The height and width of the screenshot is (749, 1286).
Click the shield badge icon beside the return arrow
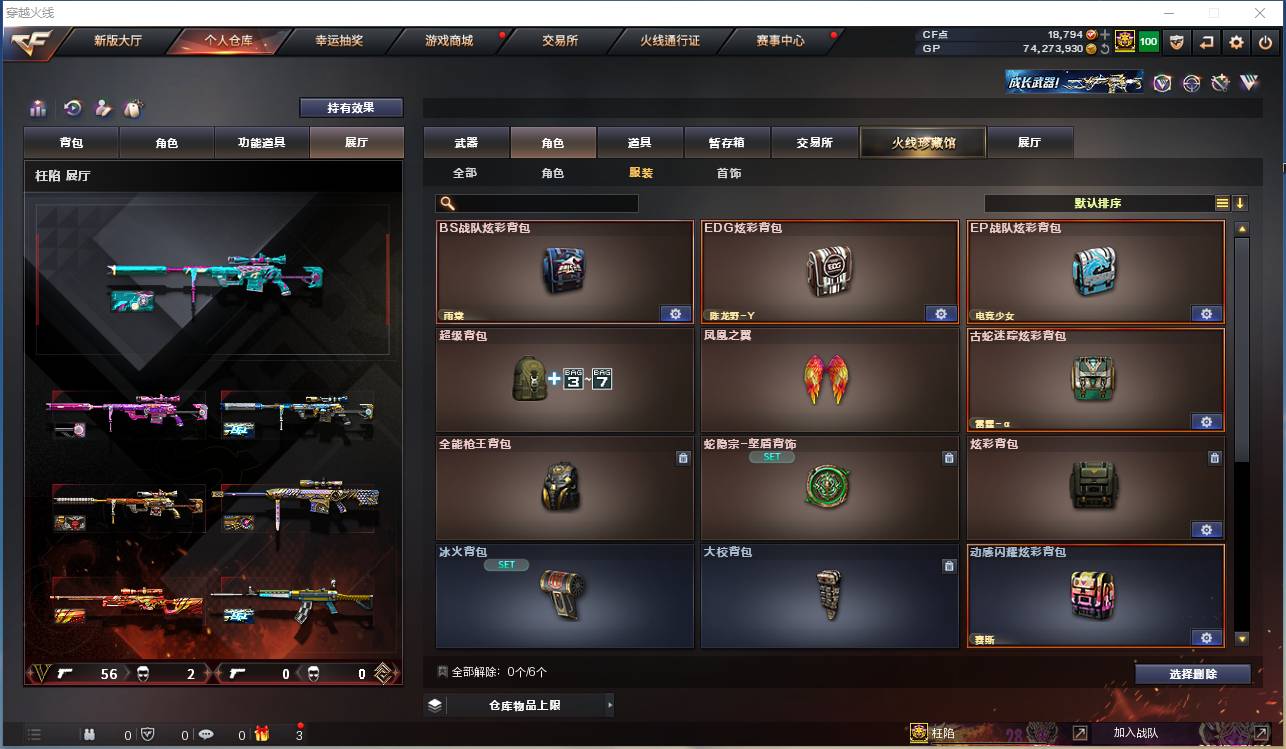coord(1179,42)
